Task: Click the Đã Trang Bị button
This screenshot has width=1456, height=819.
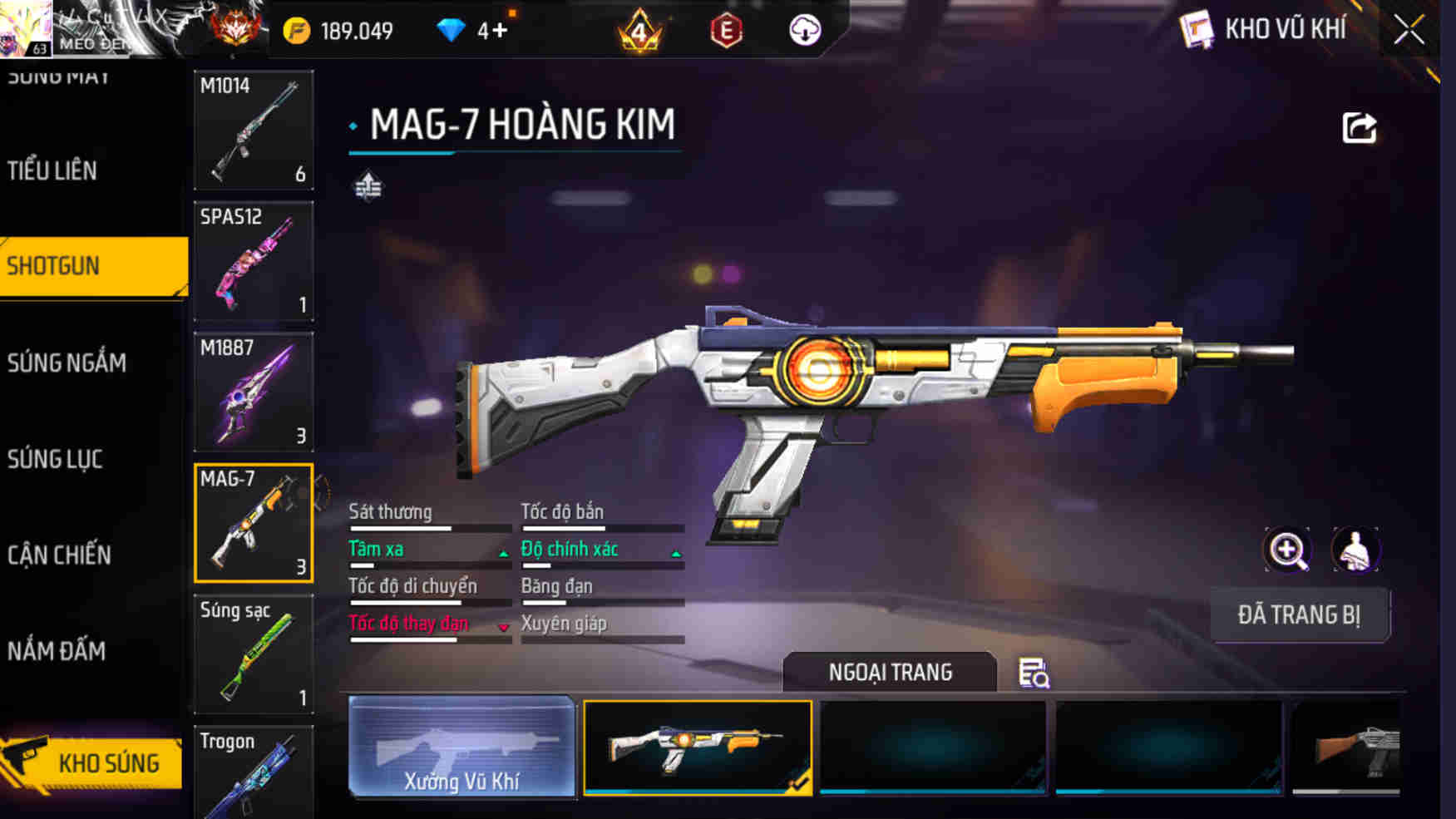Action: (x=1301, y=615)
